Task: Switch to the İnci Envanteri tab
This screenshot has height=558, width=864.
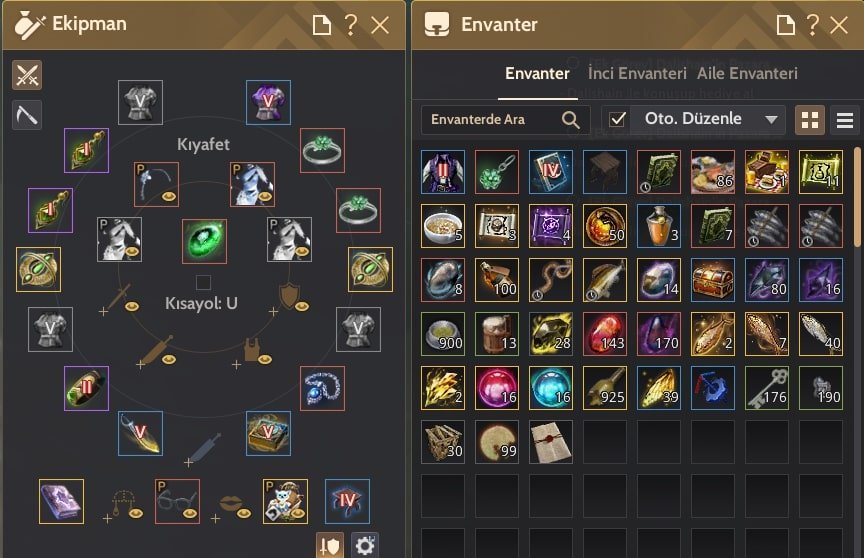Action: coord(637,73)
